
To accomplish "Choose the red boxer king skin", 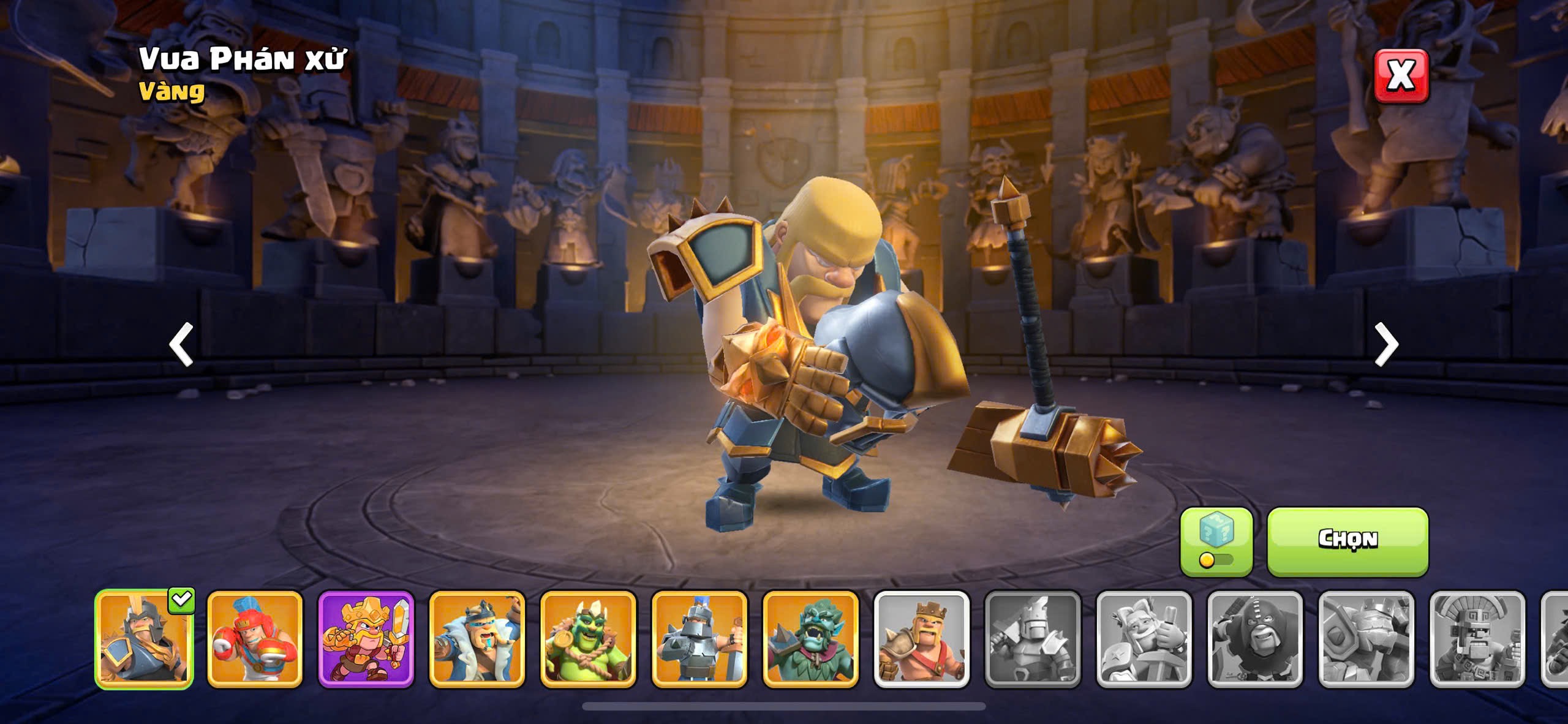I will 255,639.
